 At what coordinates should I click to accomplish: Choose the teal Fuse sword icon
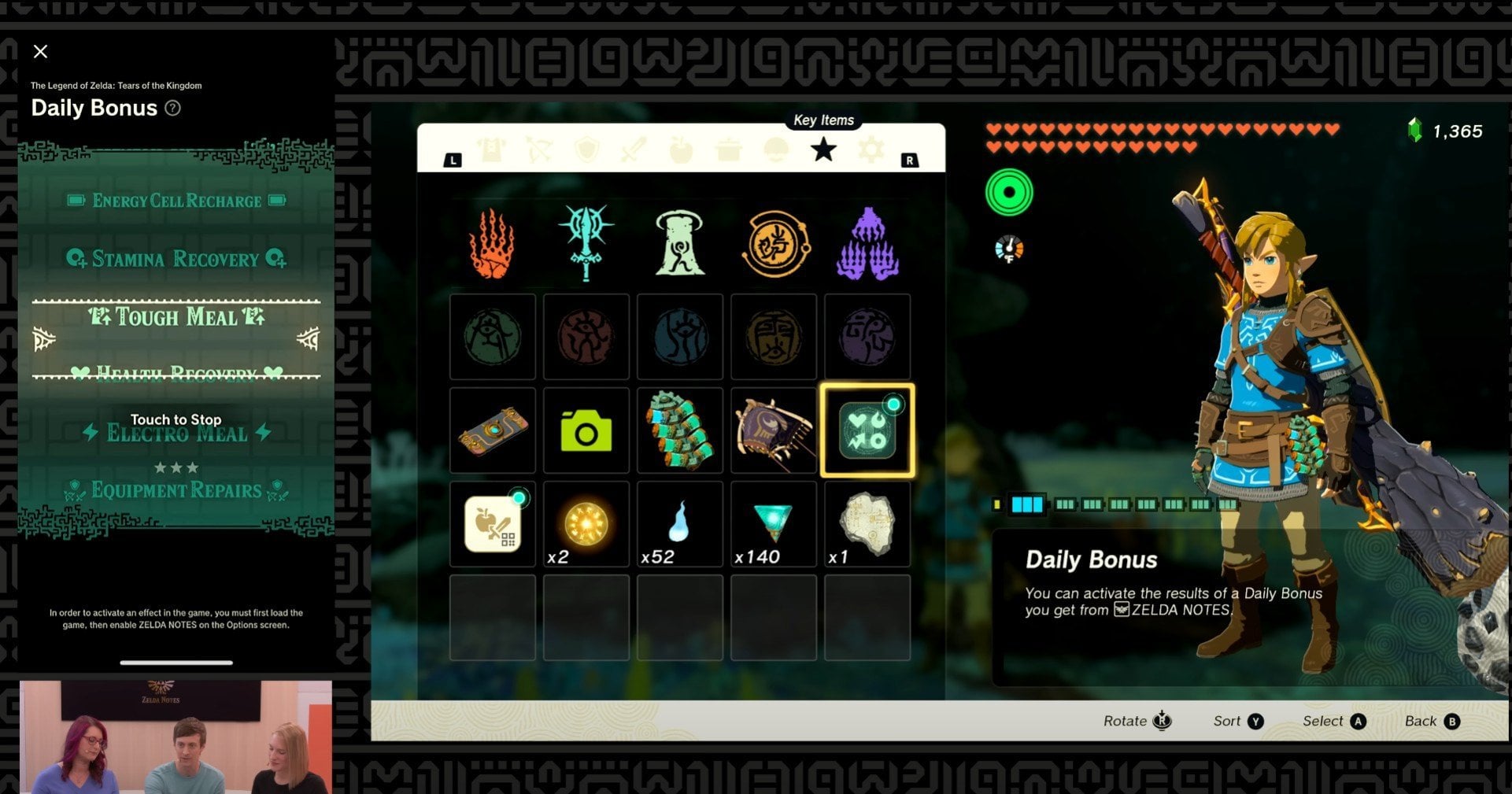(586, 242)
